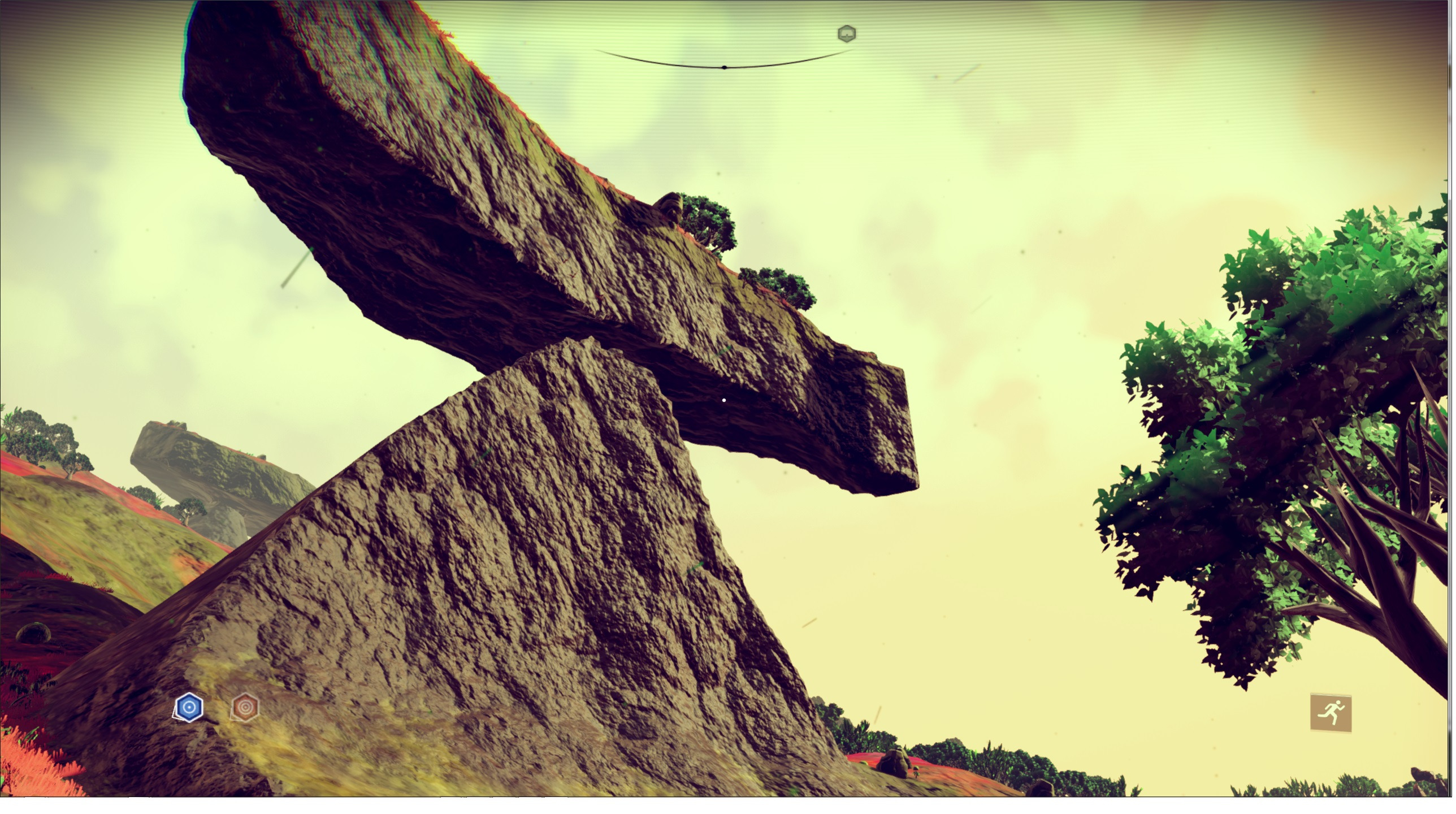Click the hexagonal building marker above compass
This screenshot has height=814, width=1456.
pos(846,34)
